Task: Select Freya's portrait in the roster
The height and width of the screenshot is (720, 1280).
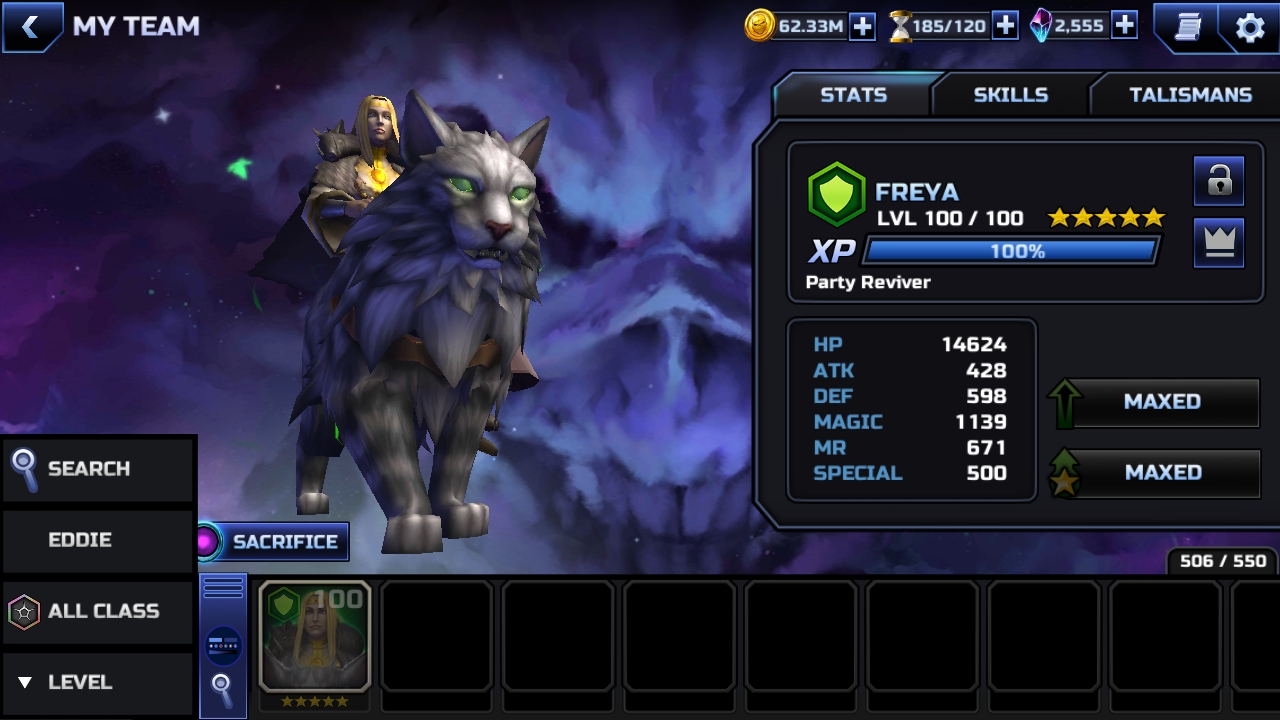Action: pyautogui.click(x=315, y=637)
